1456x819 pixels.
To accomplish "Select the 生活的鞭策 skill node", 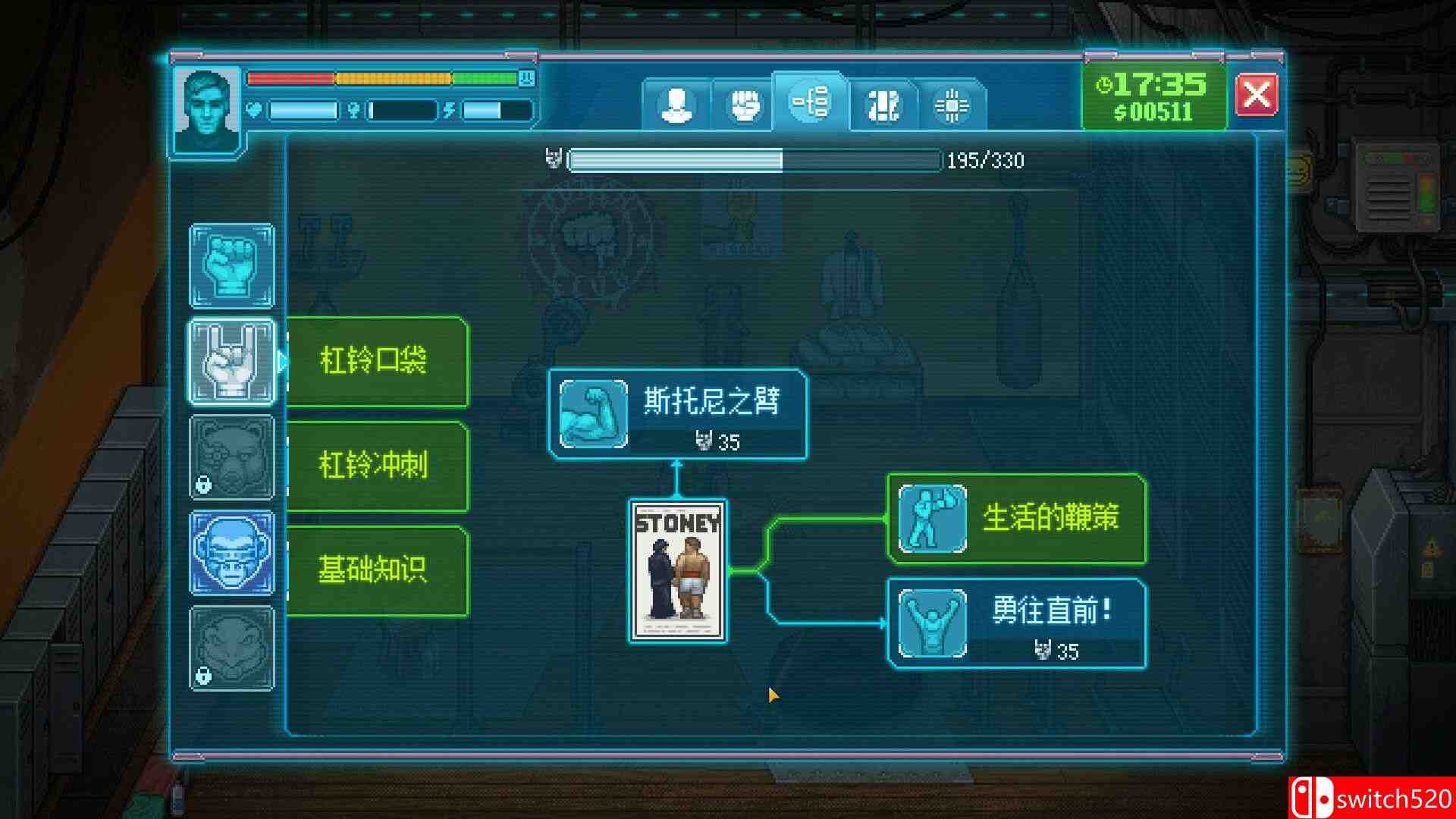I will (1016, 521).
